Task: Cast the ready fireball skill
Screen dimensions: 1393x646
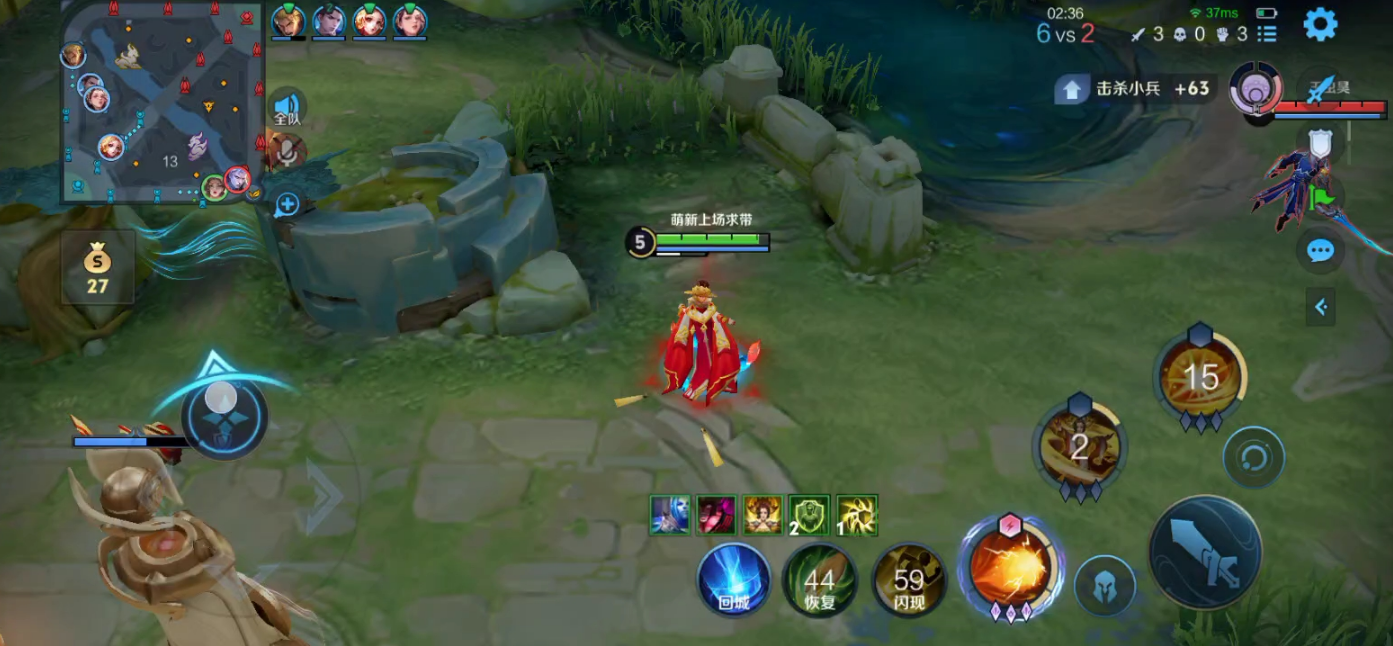Action: (1009, 568)
